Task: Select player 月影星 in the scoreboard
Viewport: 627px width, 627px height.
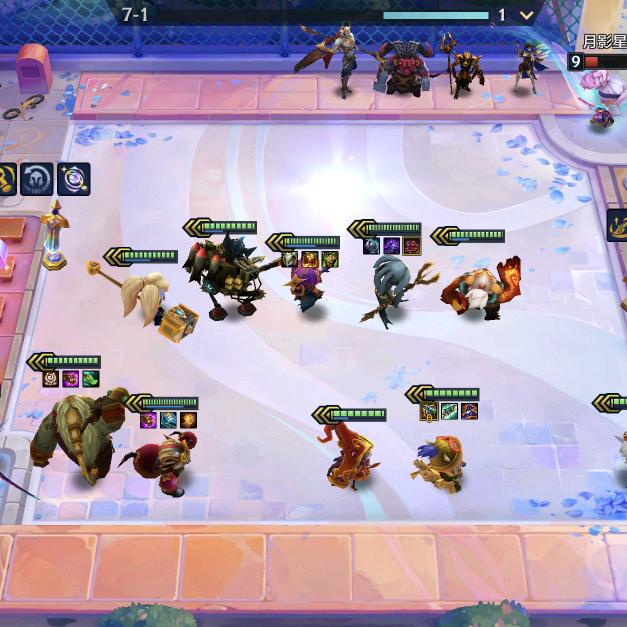Action: [x=603, y=42]
